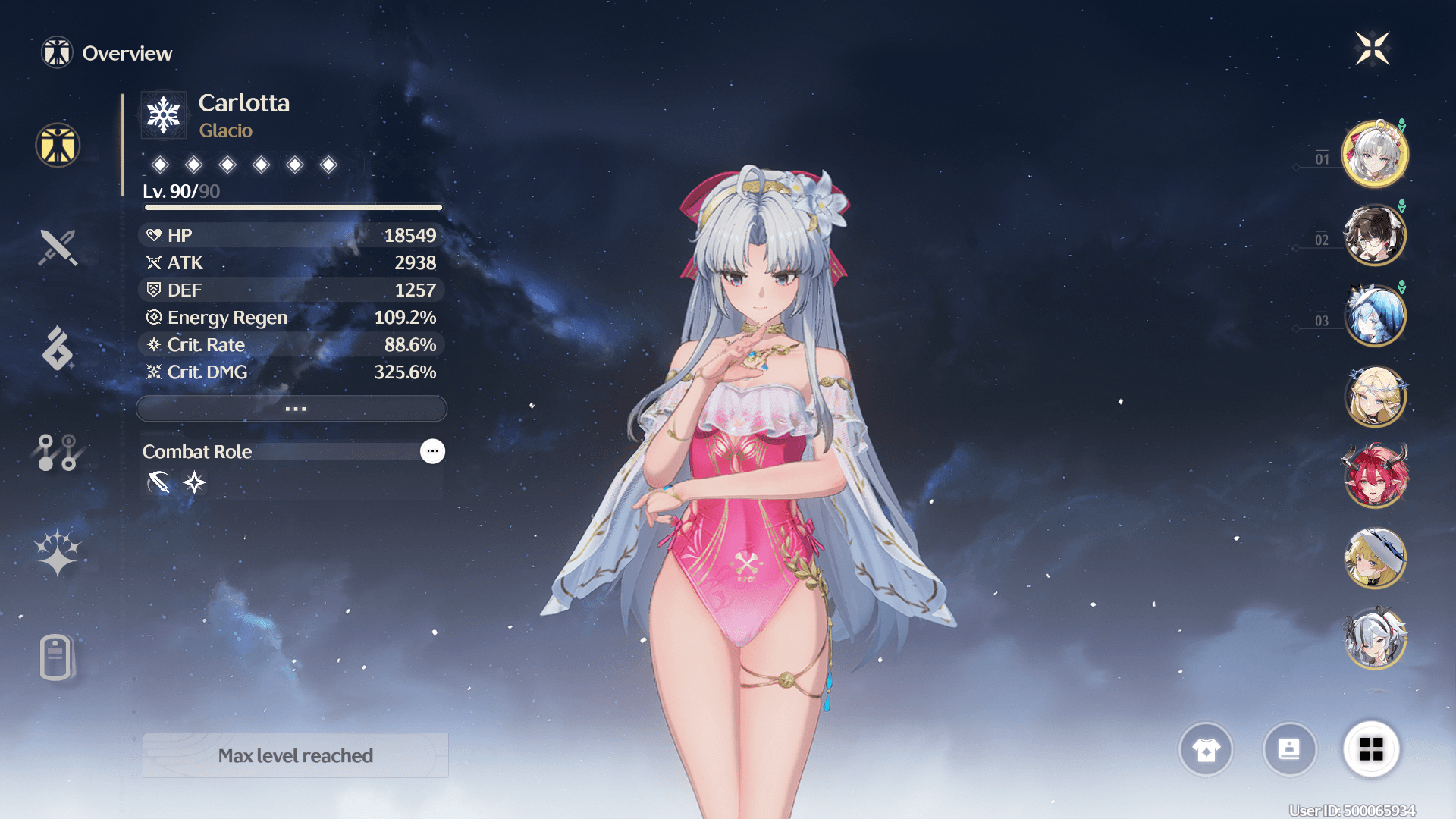Select the blonde character wearing white hat
Image resolution: width=1456 pixels, height=819 pixels.
(1374, 558)
